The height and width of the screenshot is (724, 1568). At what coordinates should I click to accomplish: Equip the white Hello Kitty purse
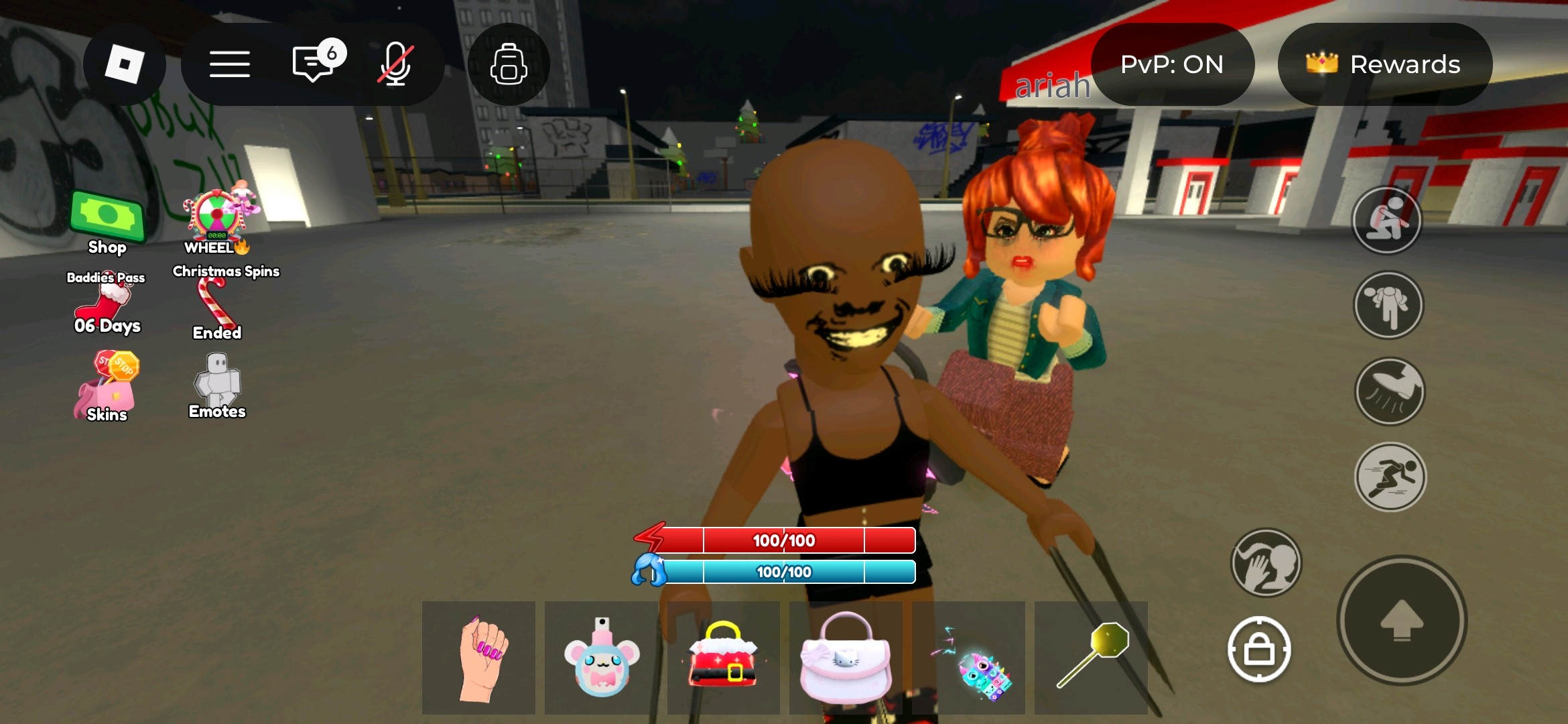pyautogui.click(x=846, y=658)
